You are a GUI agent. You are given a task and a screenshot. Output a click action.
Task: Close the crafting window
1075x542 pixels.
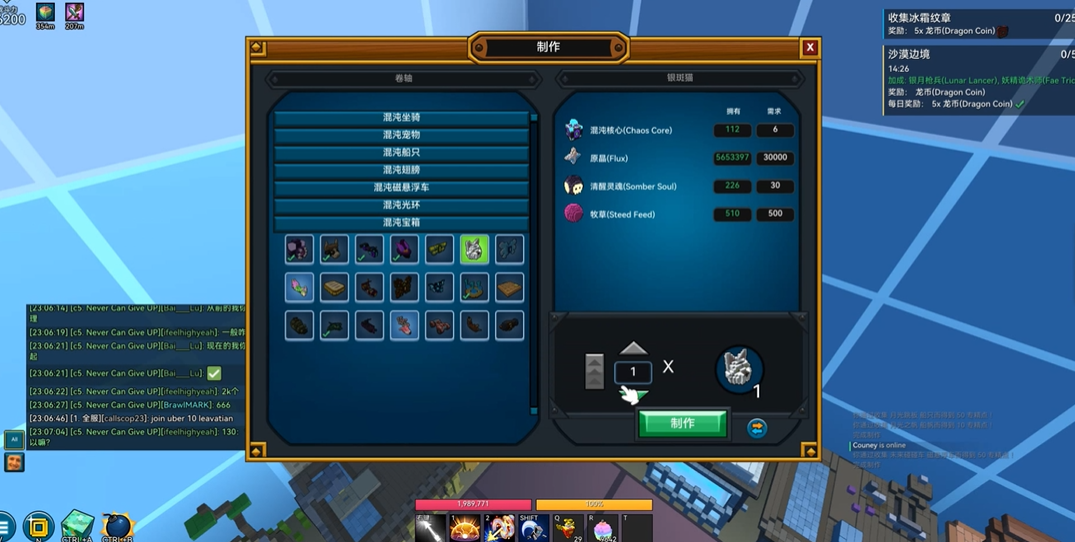click(x=810, y=47)
